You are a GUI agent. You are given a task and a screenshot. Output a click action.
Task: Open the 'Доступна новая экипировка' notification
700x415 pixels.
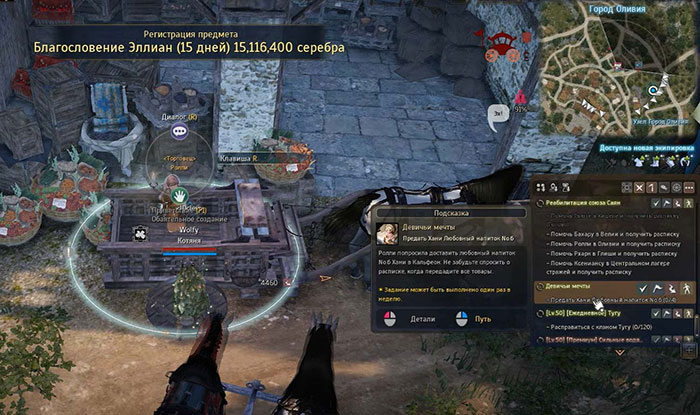(647, 147)
